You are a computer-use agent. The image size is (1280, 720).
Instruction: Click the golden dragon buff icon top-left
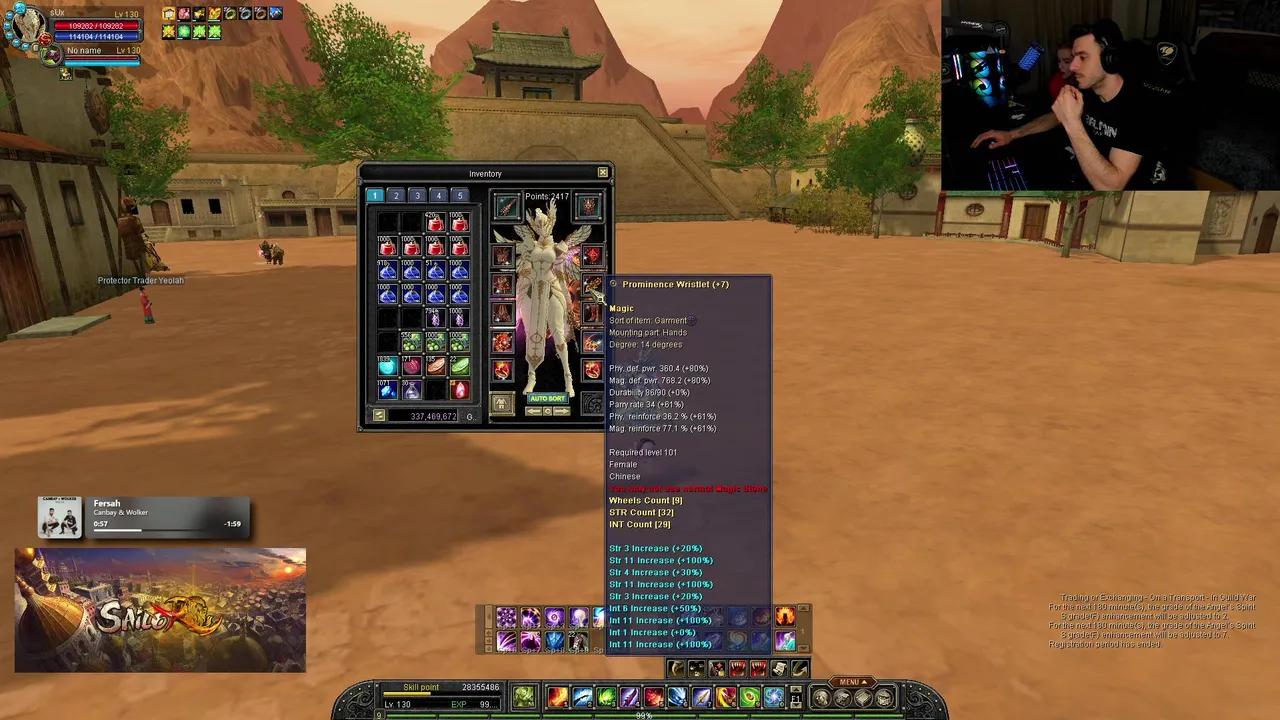point(214,14)
